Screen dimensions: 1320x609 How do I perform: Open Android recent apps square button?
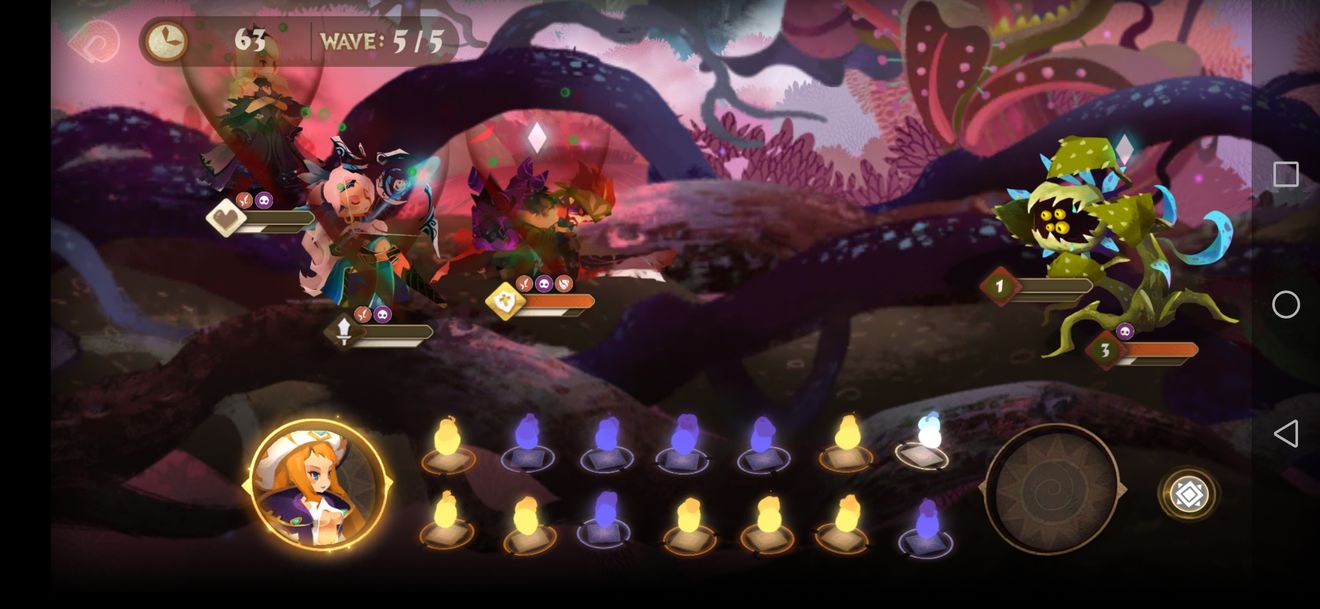coord(1286,175)
